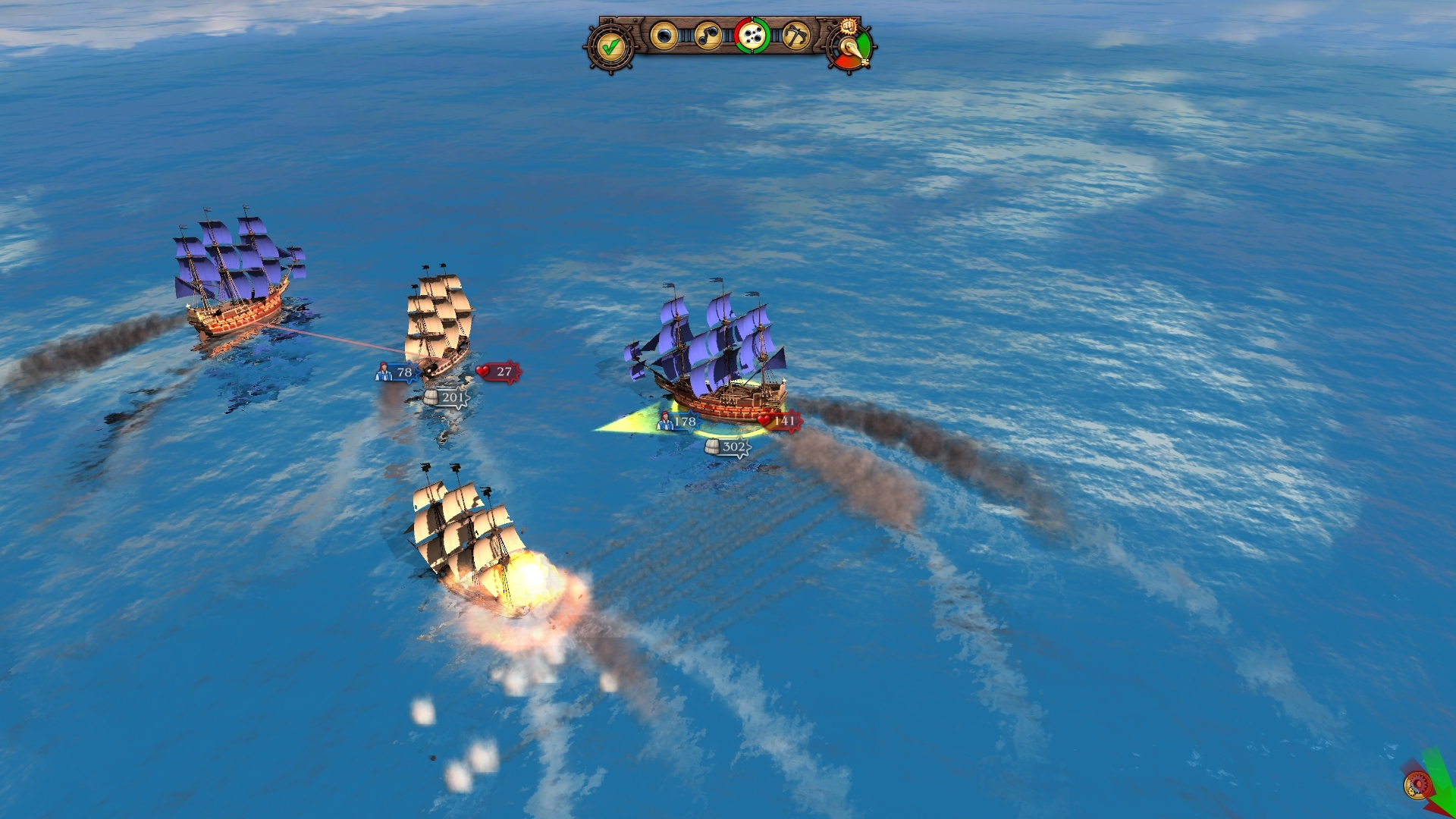Open the gear settings button

[x=1417, y=786]
